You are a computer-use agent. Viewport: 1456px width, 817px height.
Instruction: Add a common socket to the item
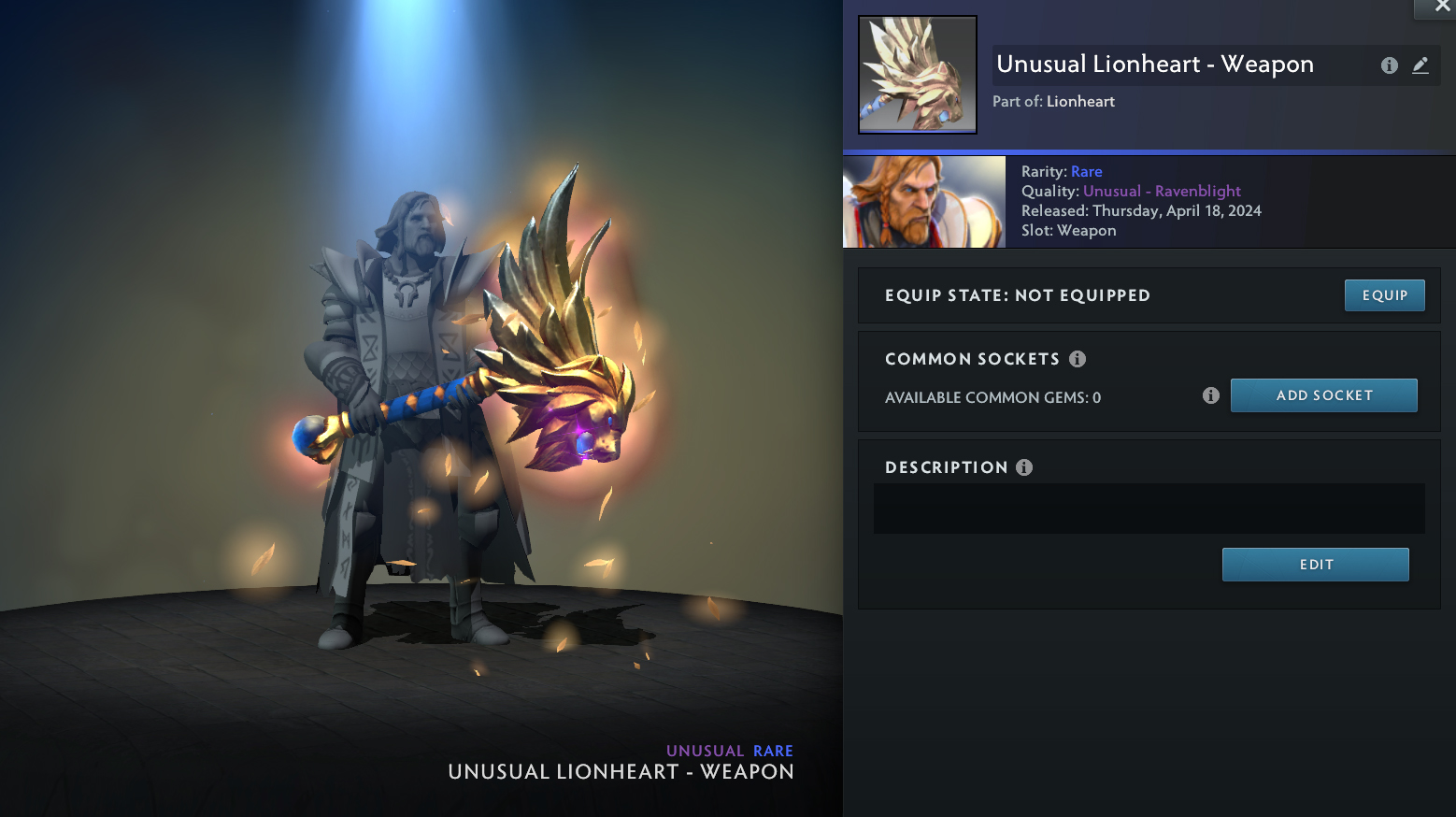coord(1323,395)
